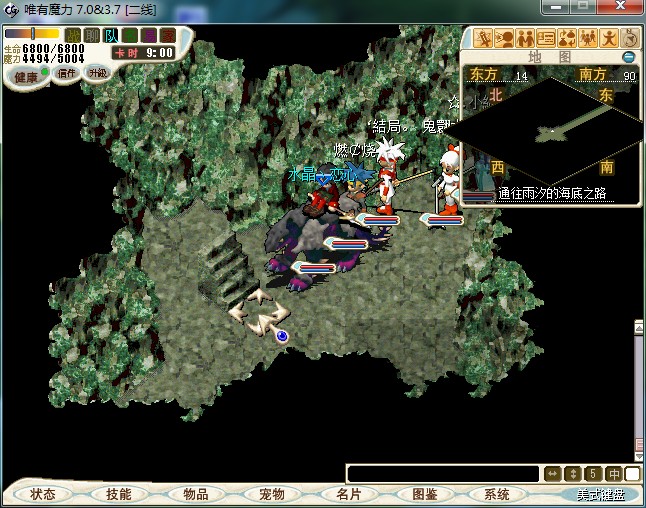Click the 升级 (Level up) button
Viewport: 646px width, 508px height.
coord(98,73)
